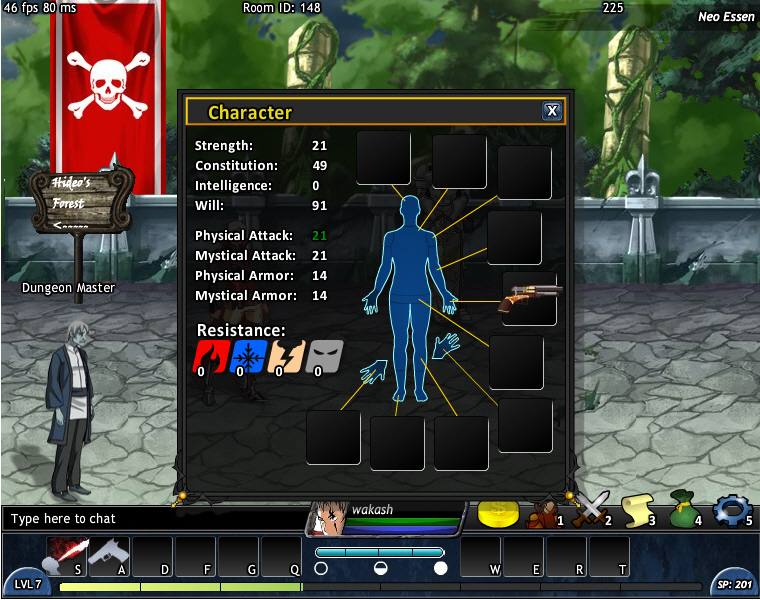Close the Character window
This screenshot has width=760, height=600.
coord(551,111)
